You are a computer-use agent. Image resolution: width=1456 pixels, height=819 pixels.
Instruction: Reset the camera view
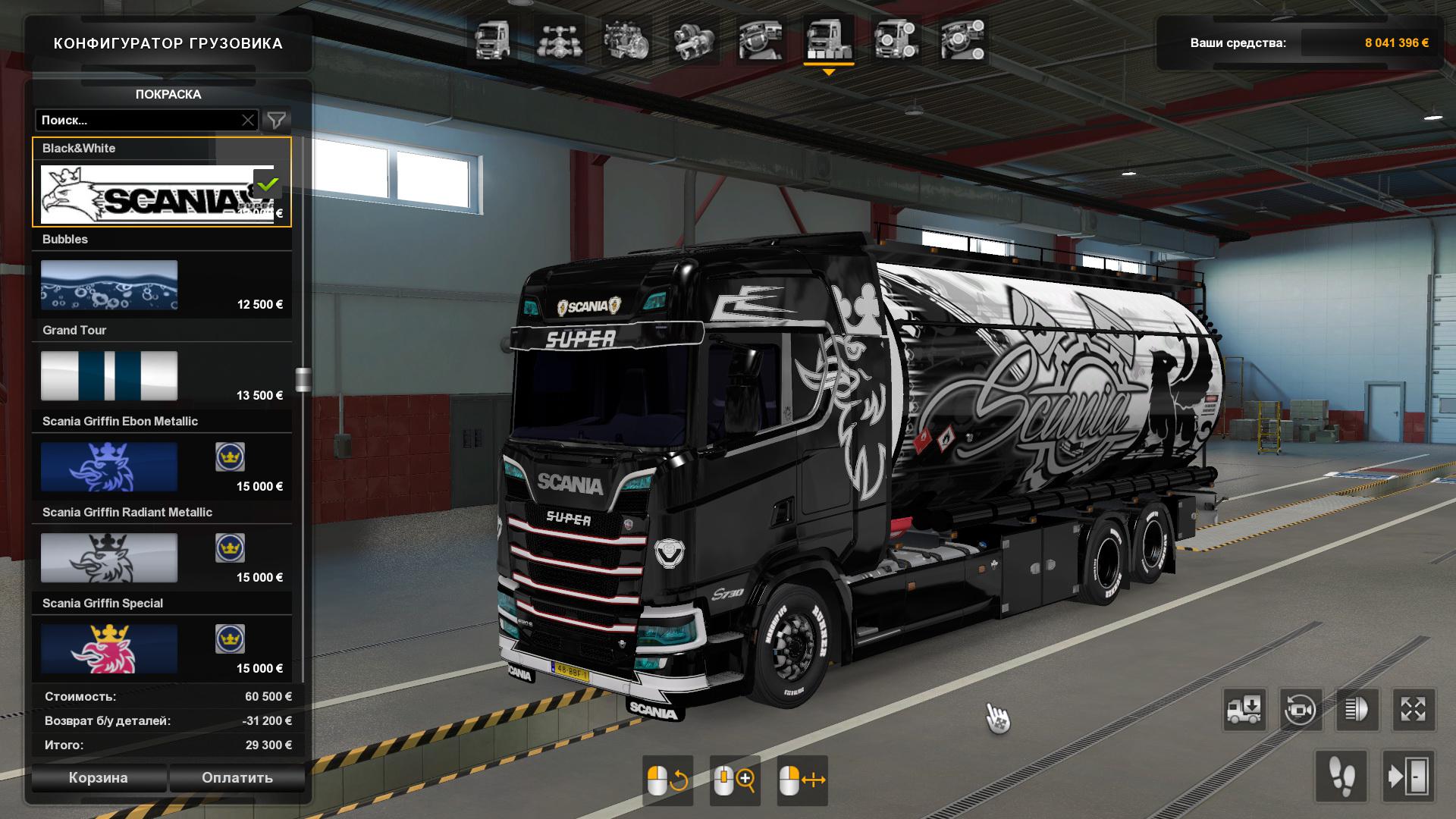(x=1301, y=710)
